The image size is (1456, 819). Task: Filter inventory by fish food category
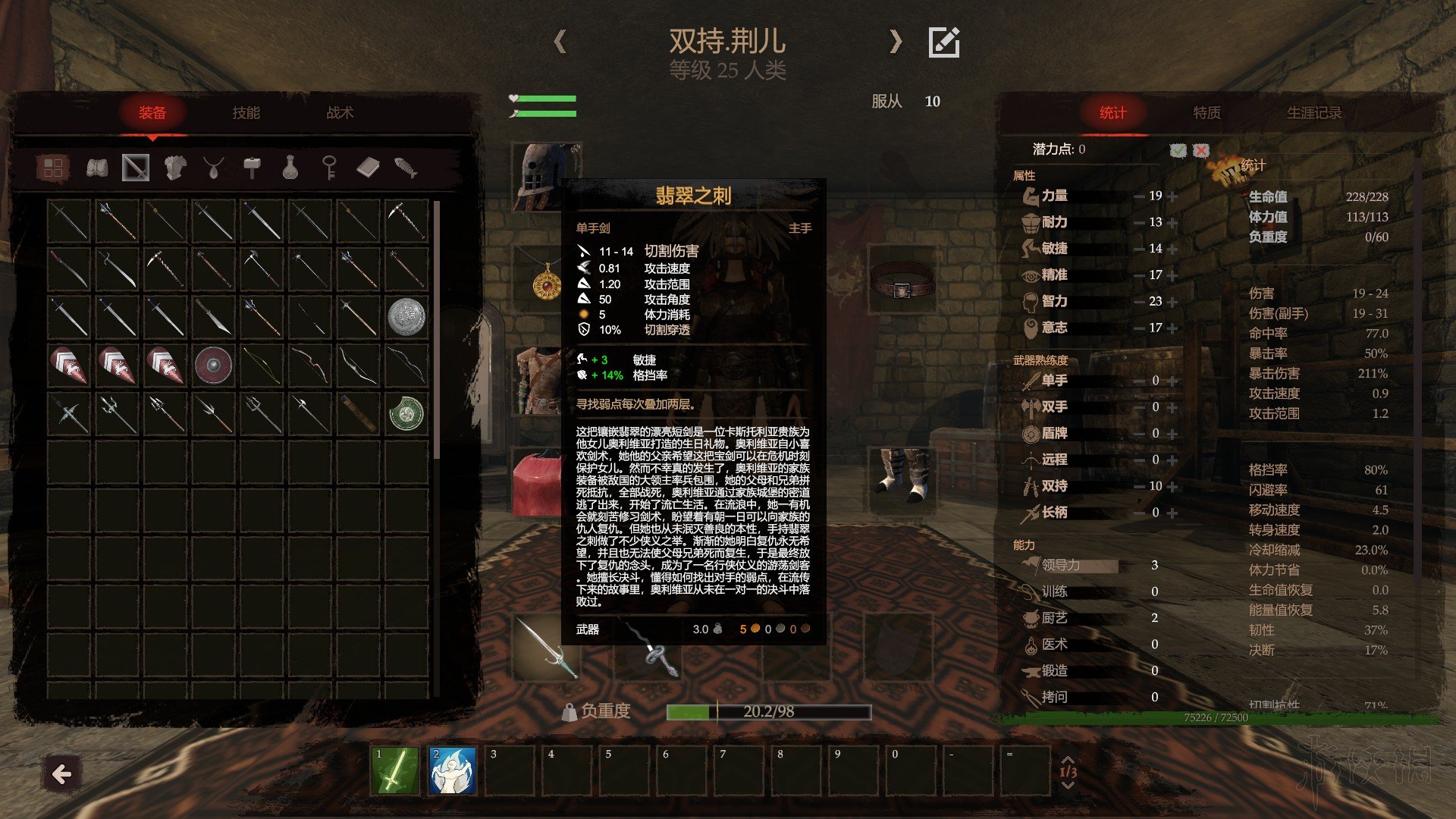point(406,168)
